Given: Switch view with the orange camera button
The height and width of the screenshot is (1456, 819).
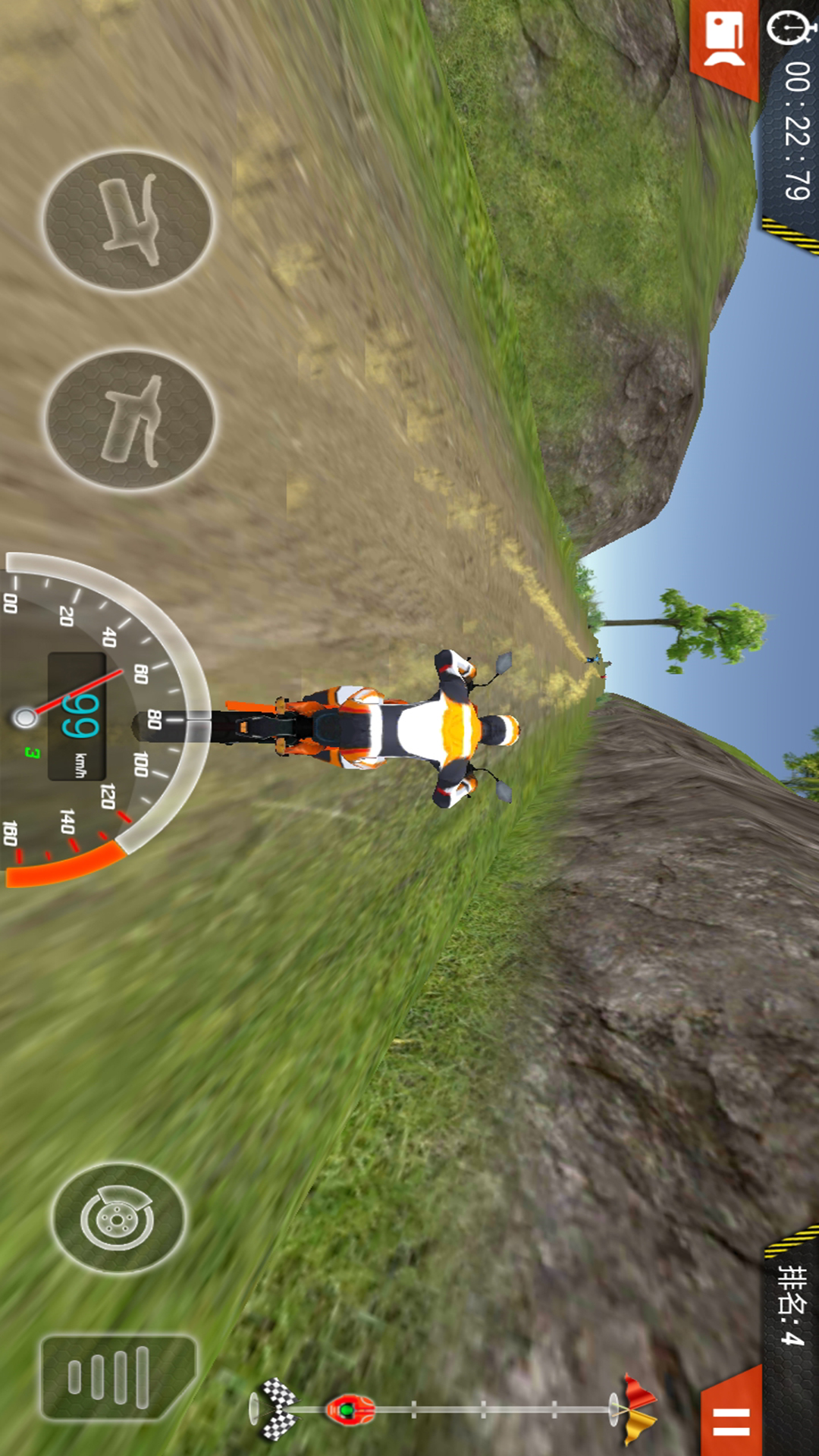Looking at the screenshot, I should pyautogui.click(x=724, y=42).
